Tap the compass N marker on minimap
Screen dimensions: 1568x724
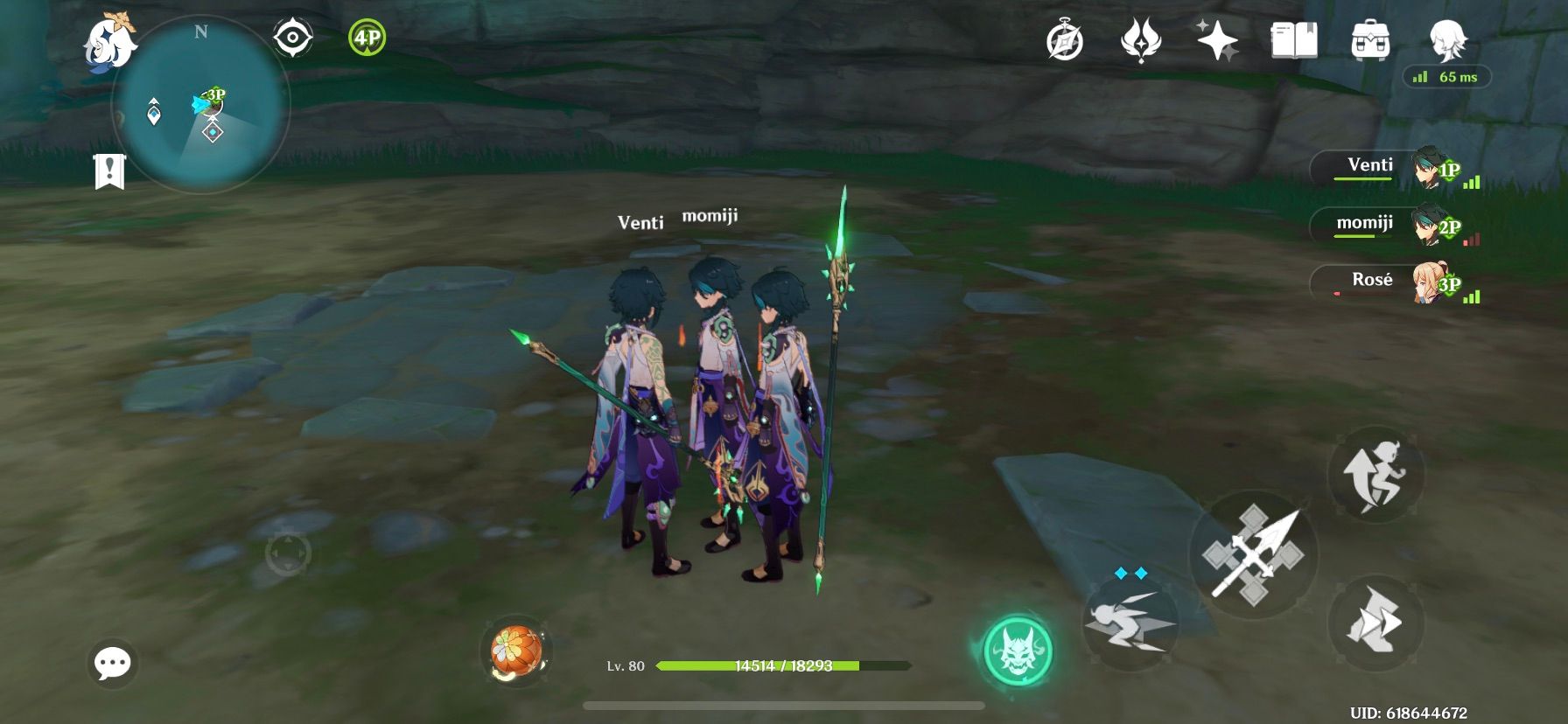203,33
